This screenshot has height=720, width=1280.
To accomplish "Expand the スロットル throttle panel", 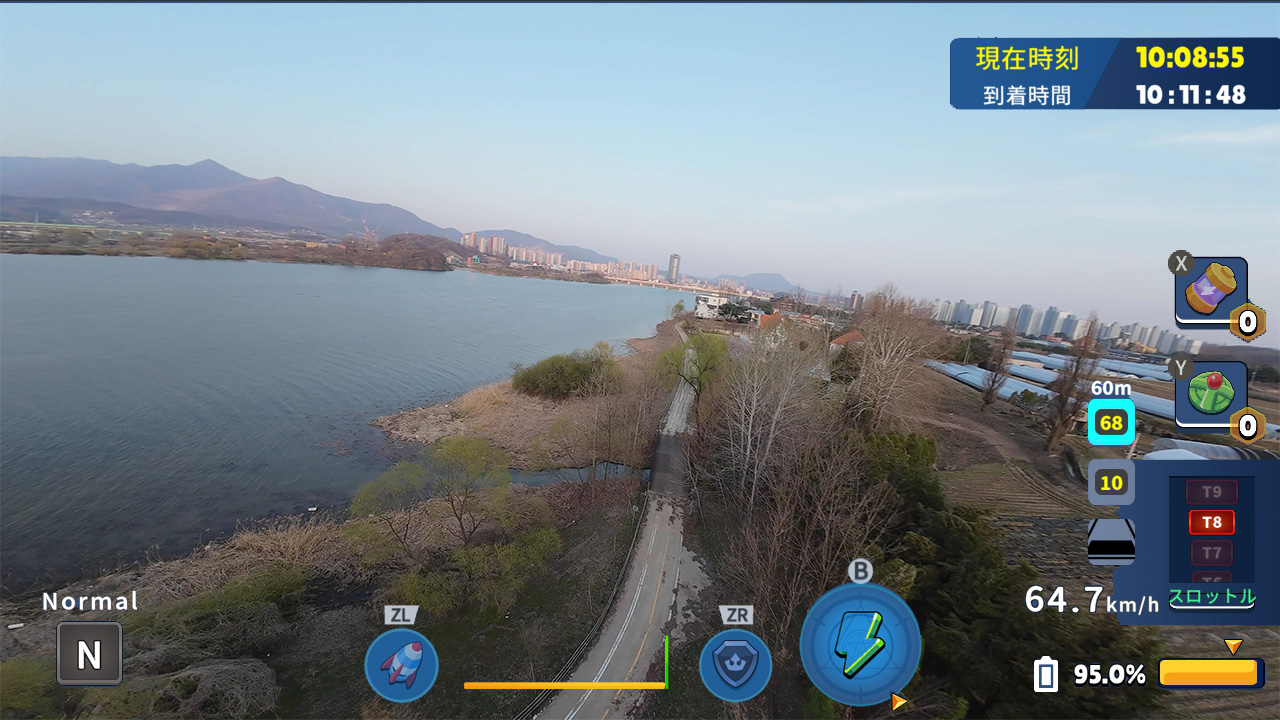I will tap(1211, 598).
